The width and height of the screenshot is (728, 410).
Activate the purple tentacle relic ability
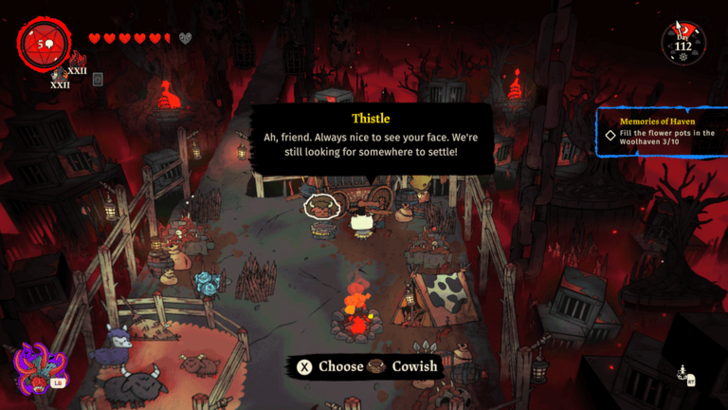coord(36,365)
